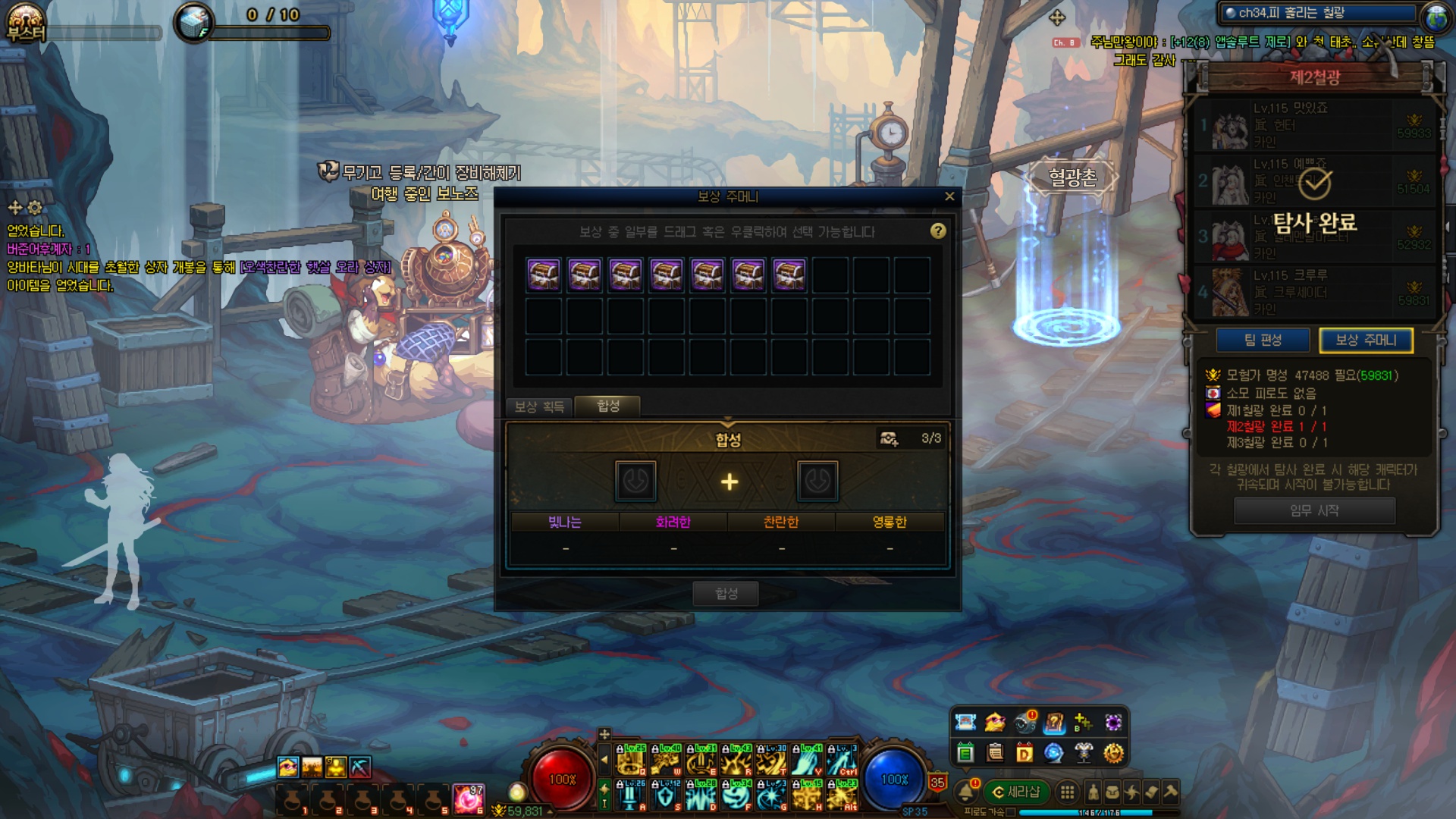
Task: Open the yellow question mark help tooltip
Action: (938, 231)
